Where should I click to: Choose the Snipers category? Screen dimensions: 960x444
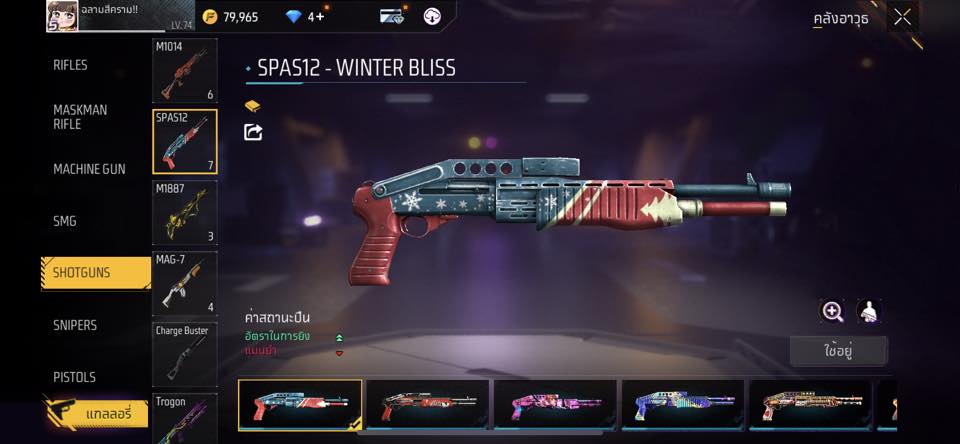75,325
